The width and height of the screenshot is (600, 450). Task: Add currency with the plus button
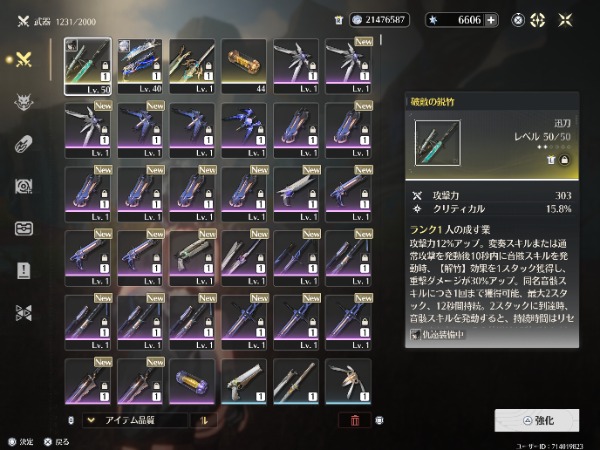point(491,20)
